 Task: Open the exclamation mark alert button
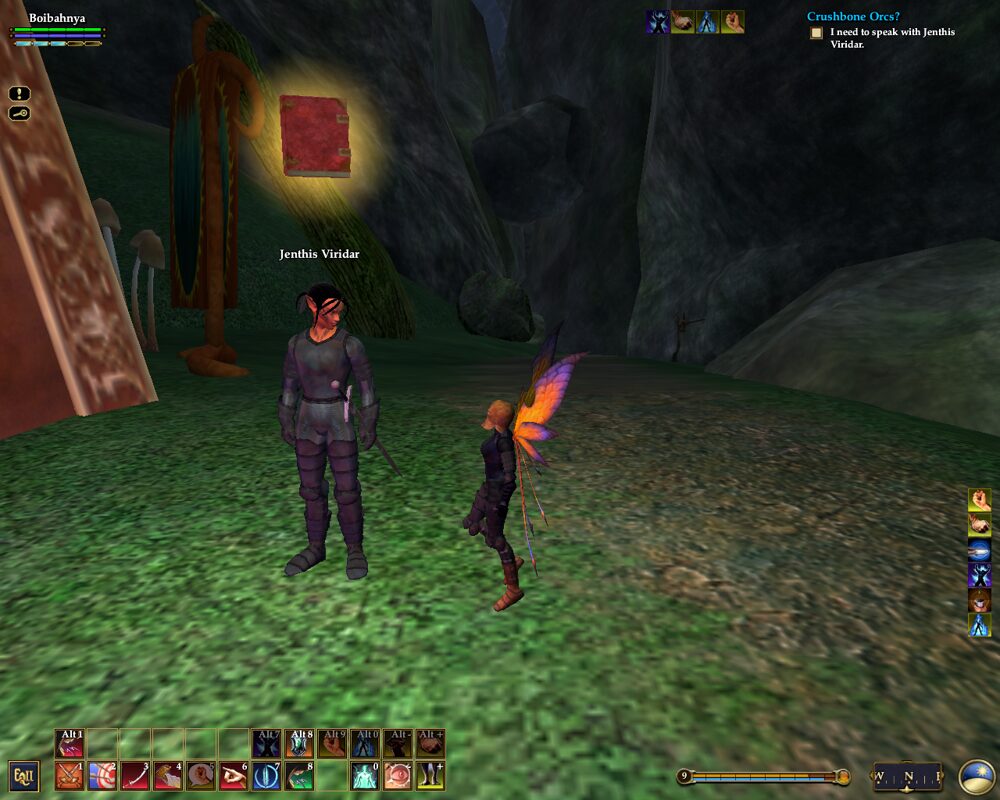coord(20,93)
